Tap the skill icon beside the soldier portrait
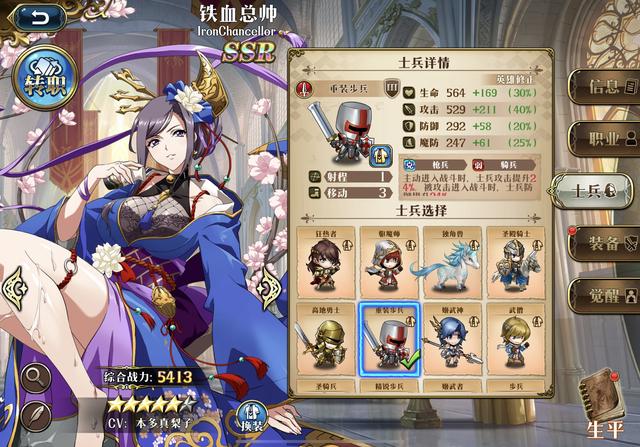Image resolution: width=640 pixels, height=447 pixels. click(381, 156)
